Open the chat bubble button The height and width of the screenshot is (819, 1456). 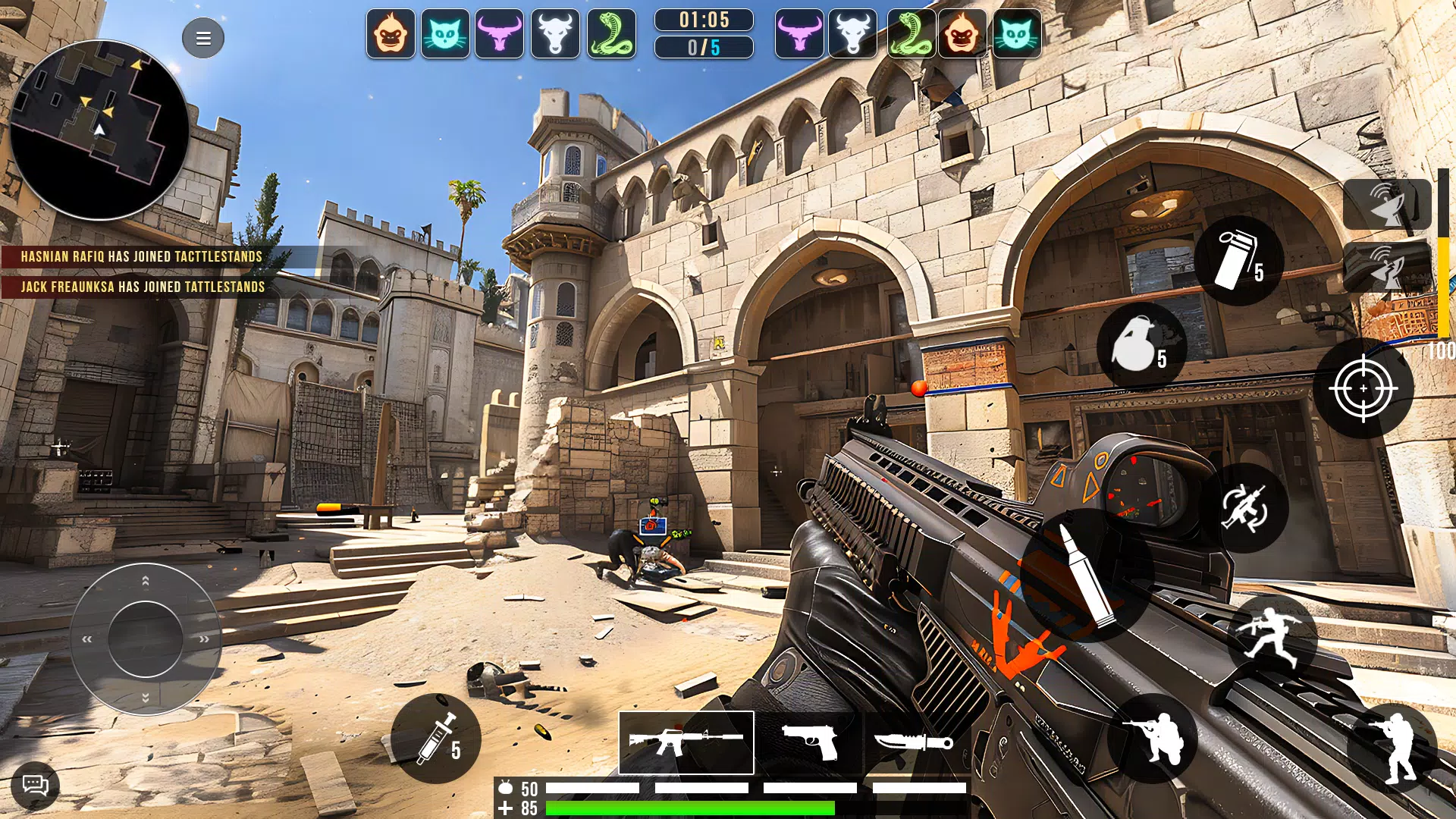35,785
